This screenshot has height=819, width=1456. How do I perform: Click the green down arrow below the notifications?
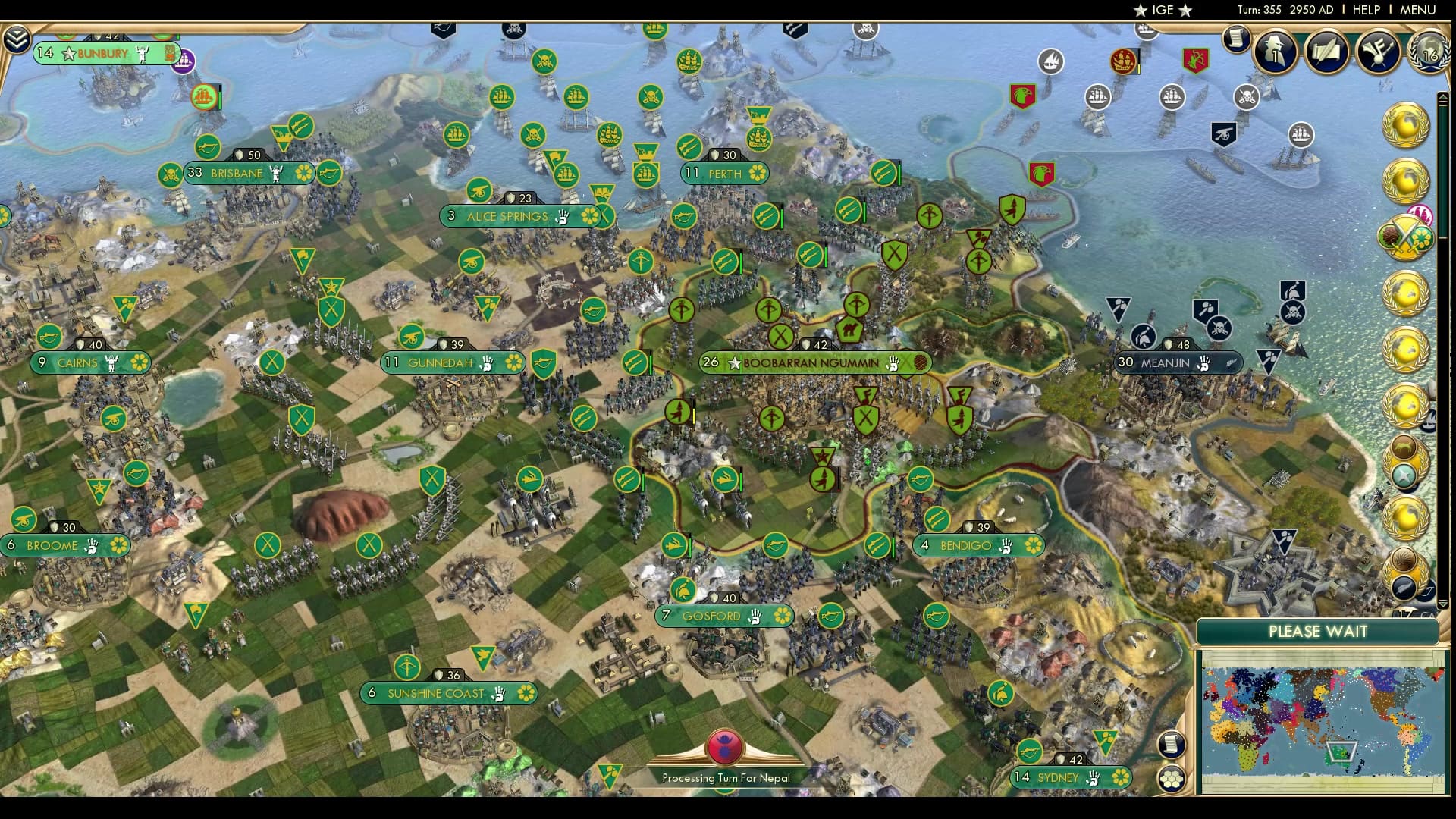(1443, 605)
